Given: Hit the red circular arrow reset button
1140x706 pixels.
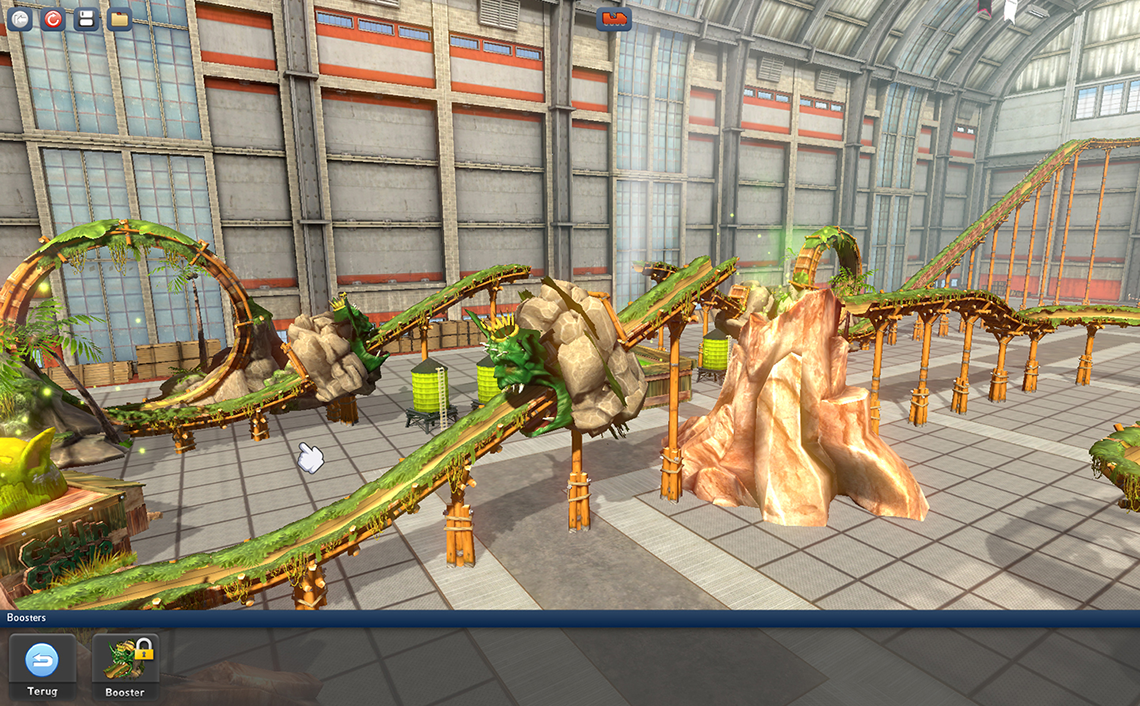Looking at the screenshot, I should point(53,18).
